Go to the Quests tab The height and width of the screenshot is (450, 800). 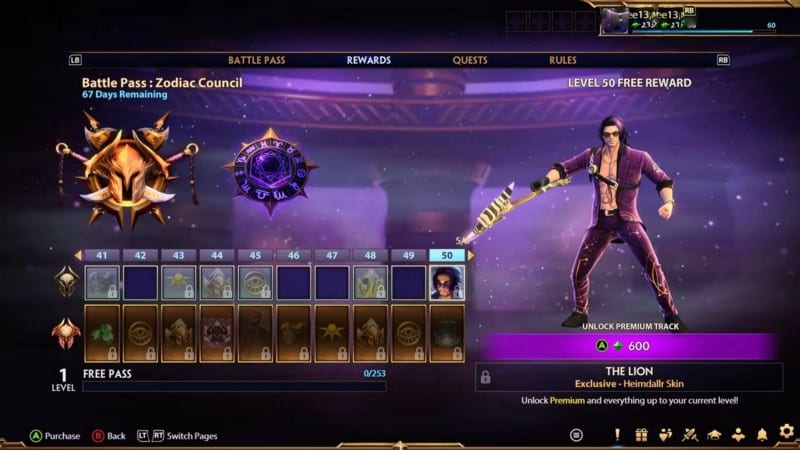pyautogui.click(x=470, y=60)
